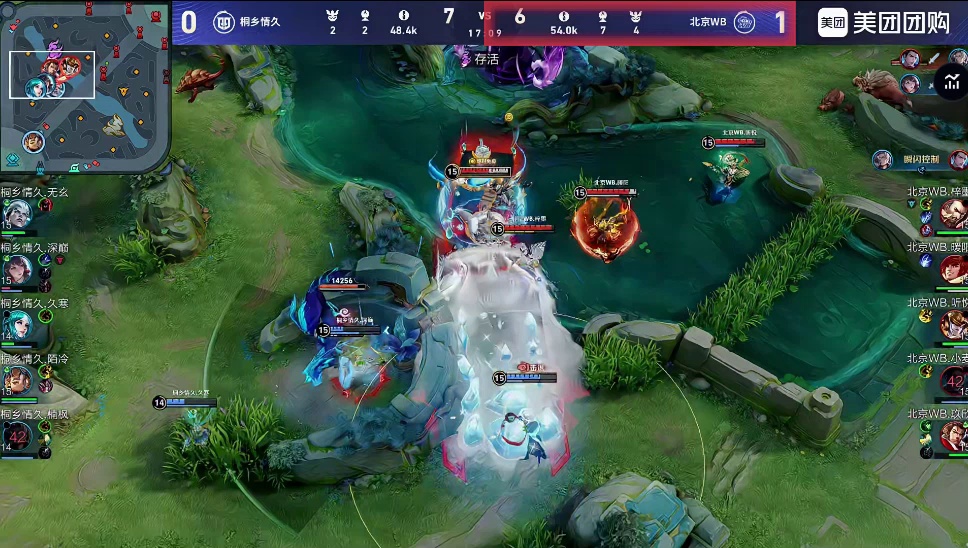
Task: Select 北京WB.听悦 player portrait
Action: (x=951, y=325)
